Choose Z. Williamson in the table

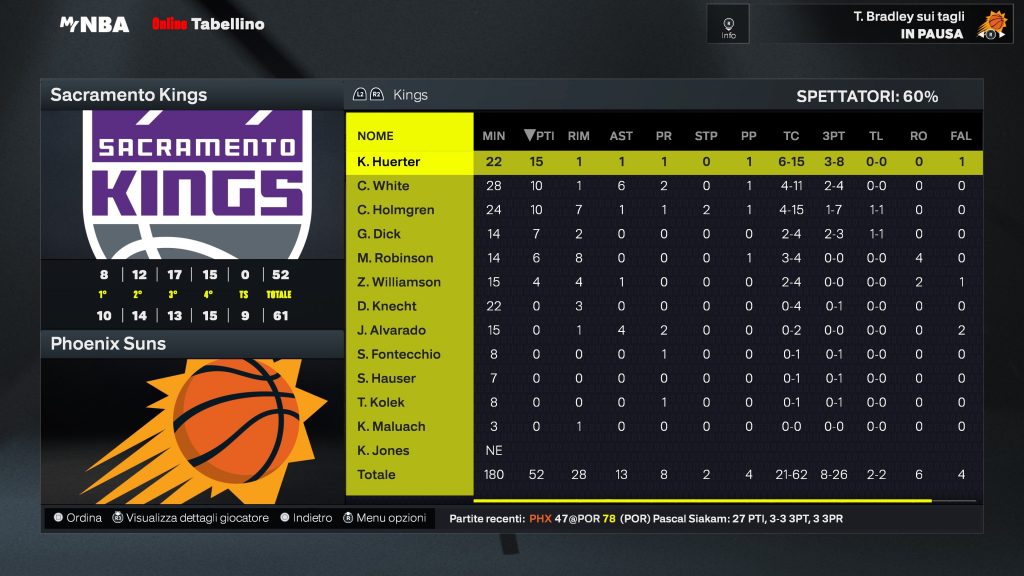tap(399, 282)
